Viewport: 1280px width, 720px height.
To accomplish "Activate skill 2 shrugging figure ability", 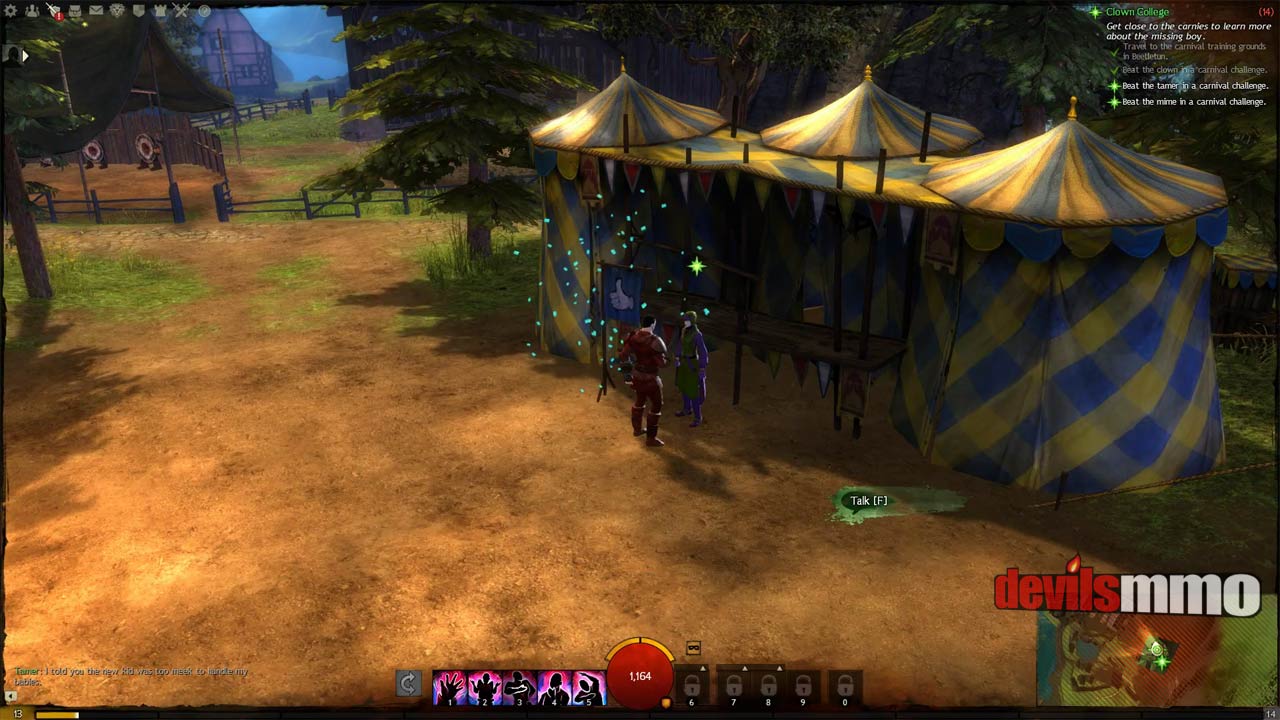I will (x=484, y=686).
